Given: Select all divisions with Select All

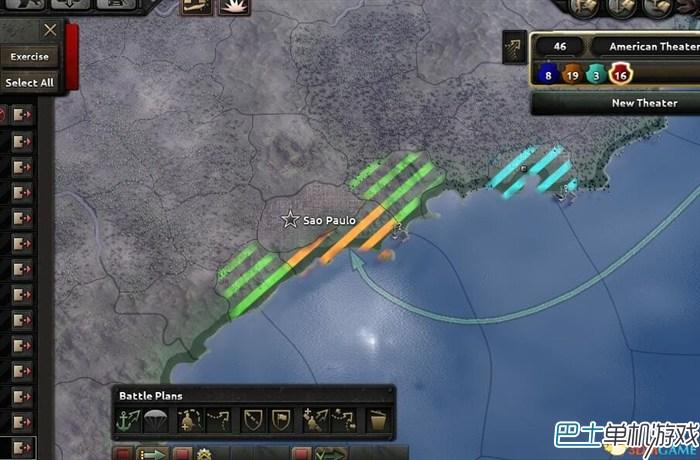Looking at the screenshot, I should click(x=30, y=82).
